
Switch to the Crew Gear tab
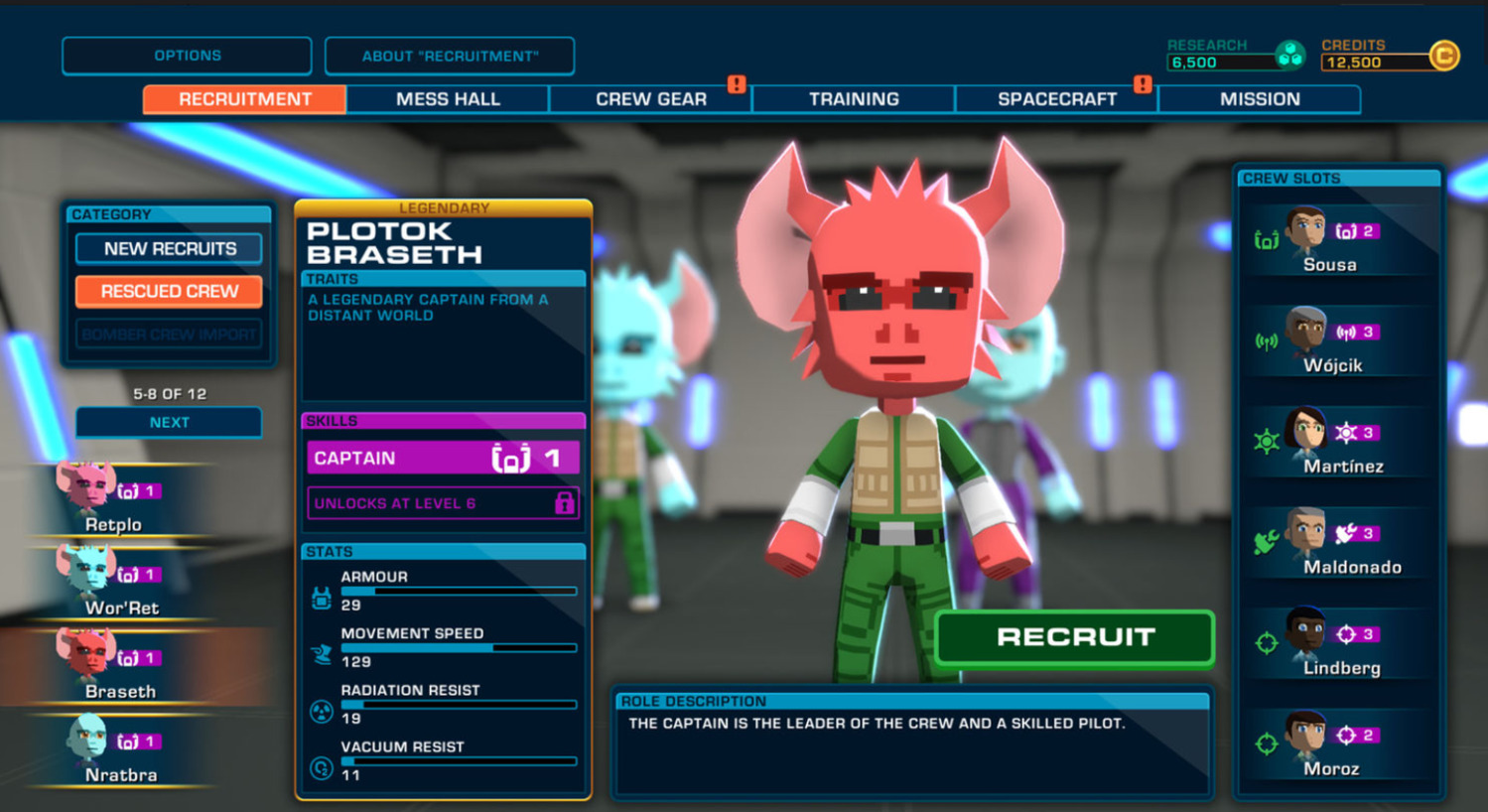pyautogui.click(x=650, y=99)
